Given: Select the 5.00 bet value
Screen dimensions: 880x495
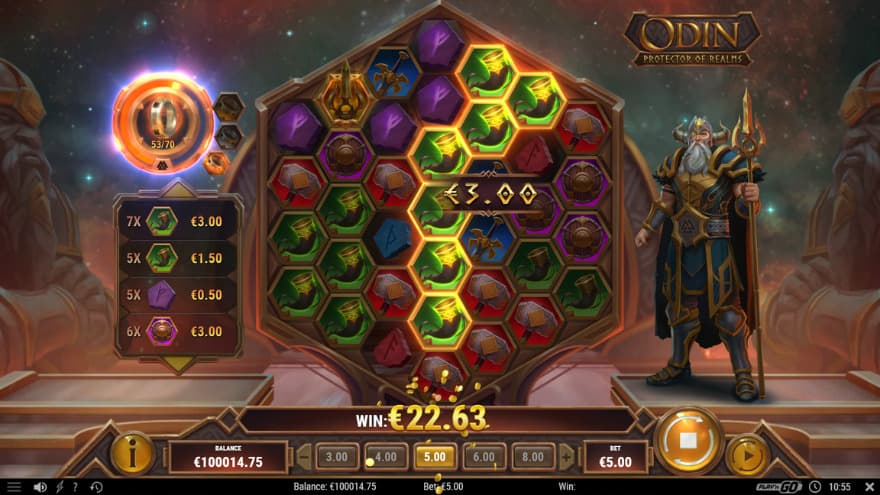Looking at the screenshot, I should (435, 457).
